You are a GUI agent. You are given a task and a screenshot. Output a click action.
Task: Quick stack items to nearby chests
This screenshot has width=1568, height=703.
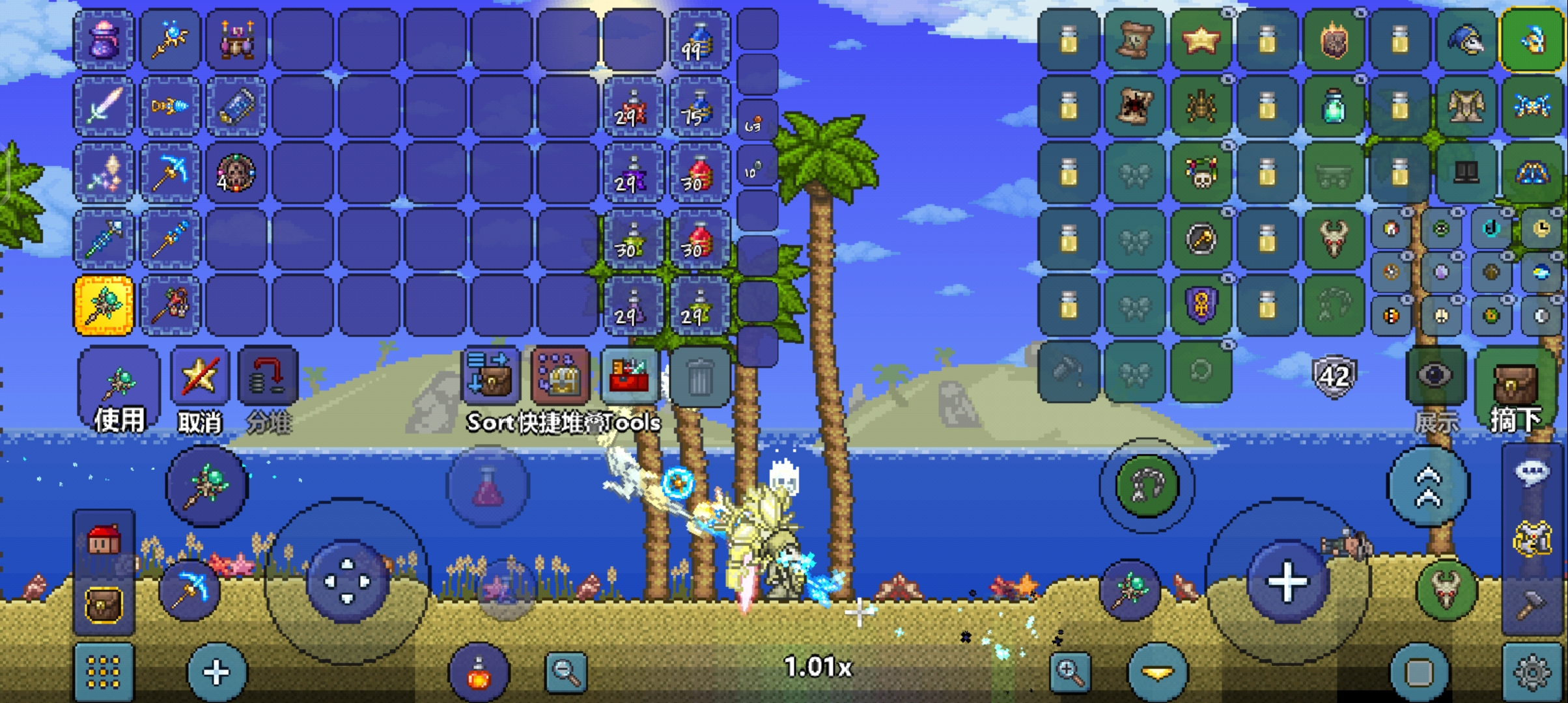pyautogui.click(x=560, y=376)
